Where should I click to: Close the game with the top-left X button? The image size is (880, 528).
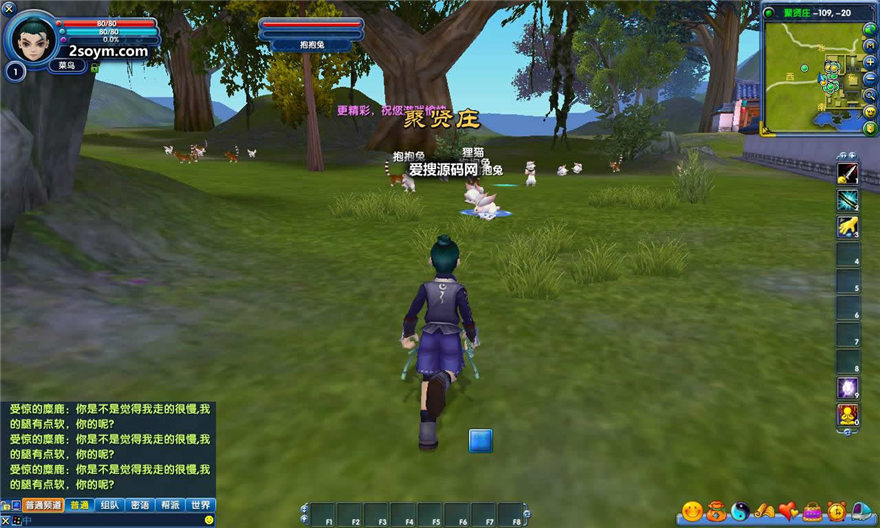pyautogui.click(x=7, y=7)
